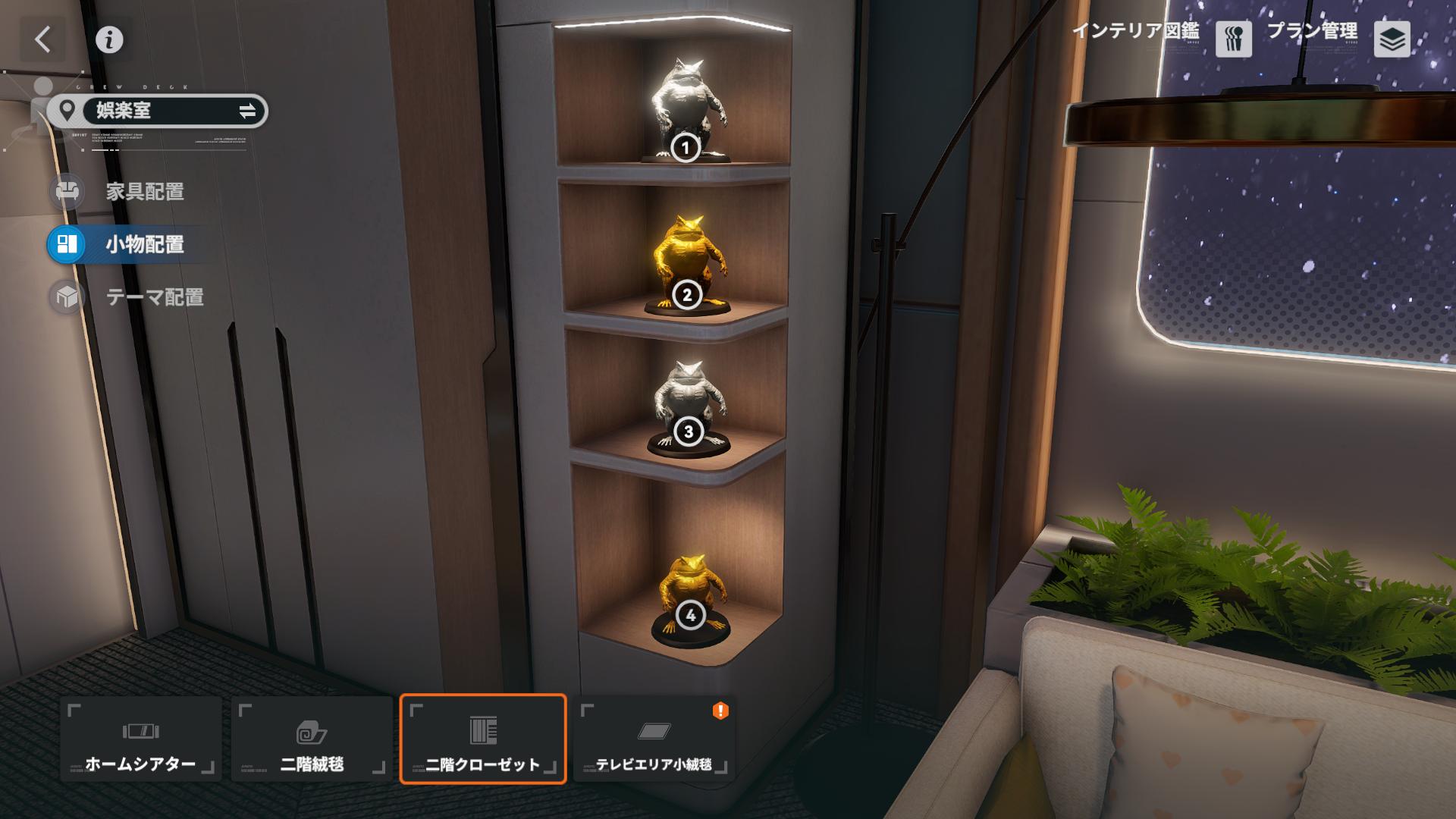
Task: Pick display slot marker 2
Action: [687, 295]
